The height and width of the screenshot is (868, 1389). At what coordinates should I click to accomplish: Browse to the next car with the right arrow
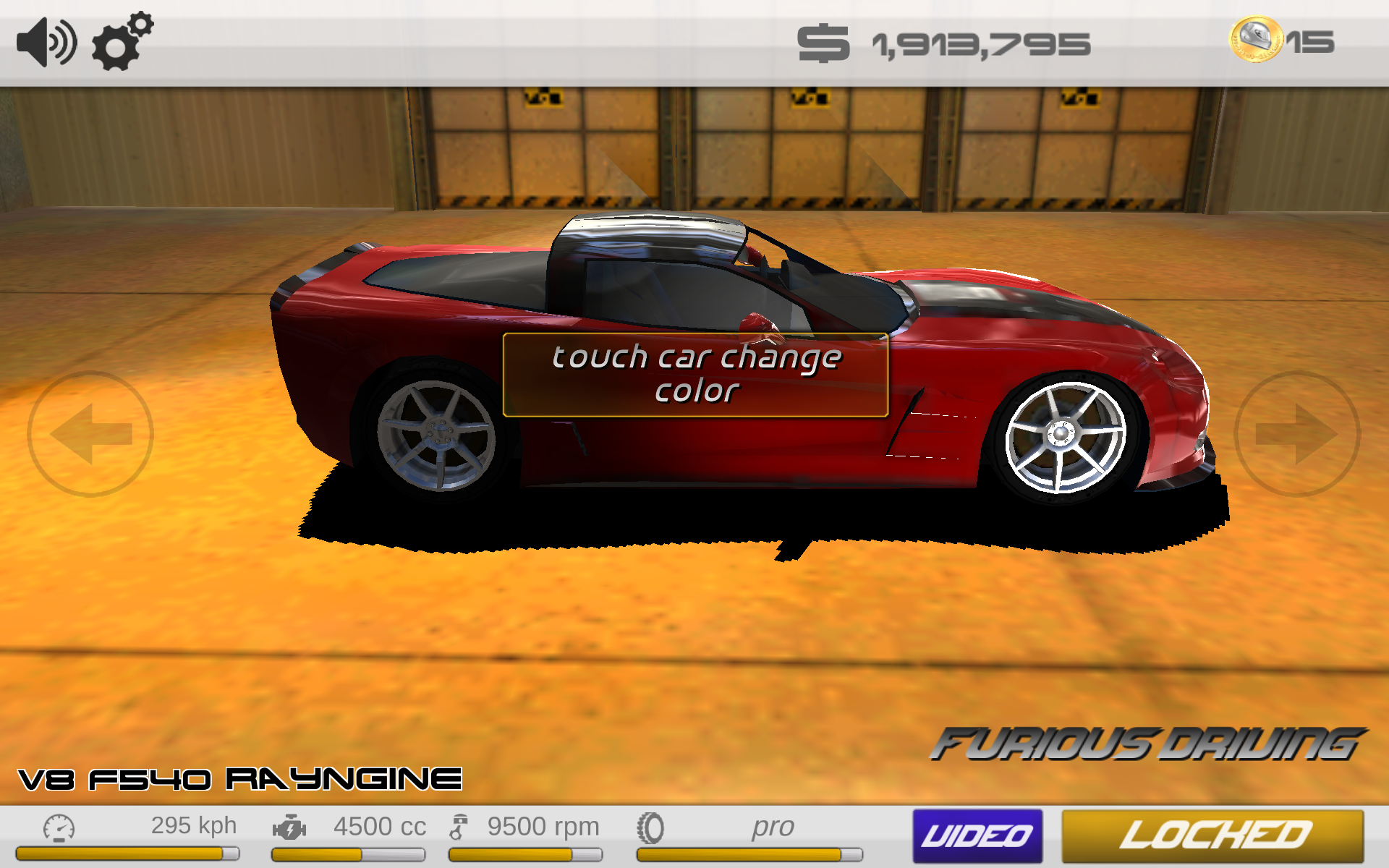(1299, 434)
